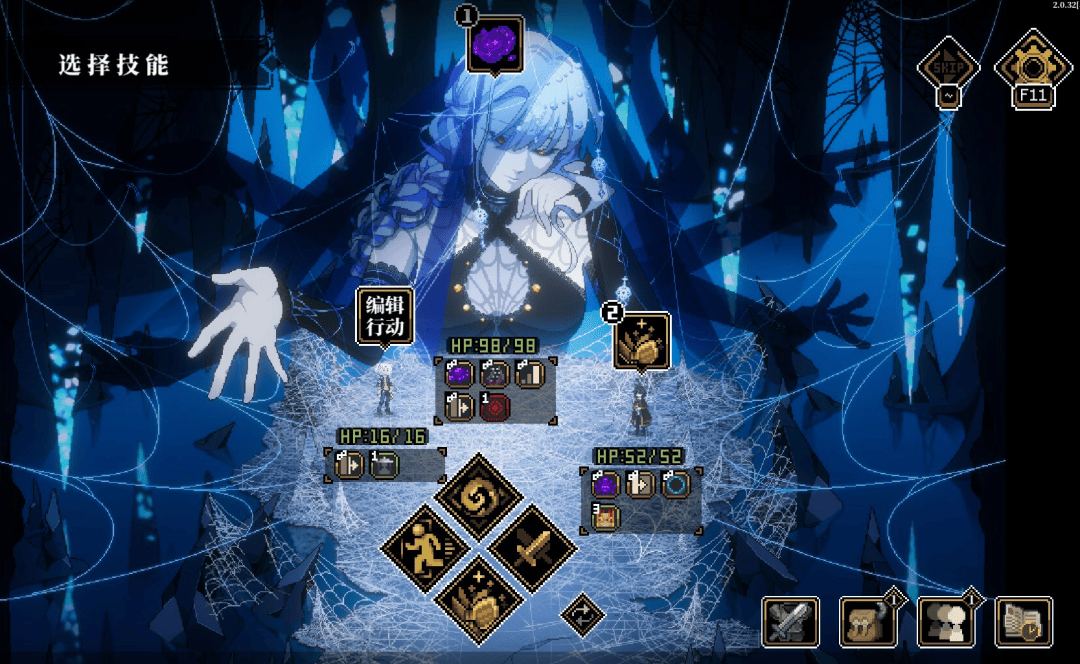Open the book with clock log
This screenshot has height=664, width=1080.
[1024, 622]
